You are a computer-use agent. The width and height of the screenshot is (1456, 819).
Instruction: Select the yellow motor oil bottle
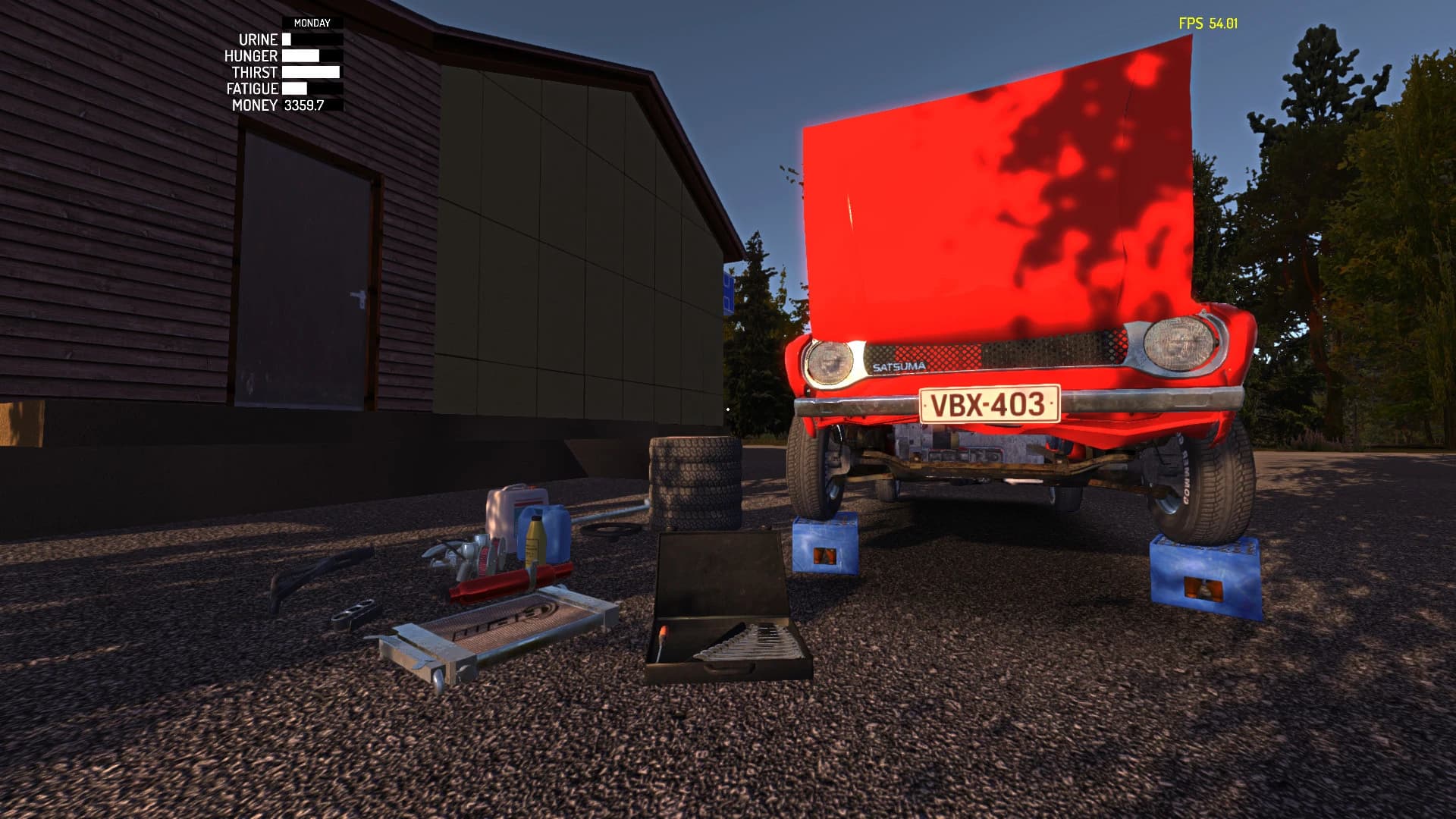click(535, 539)
